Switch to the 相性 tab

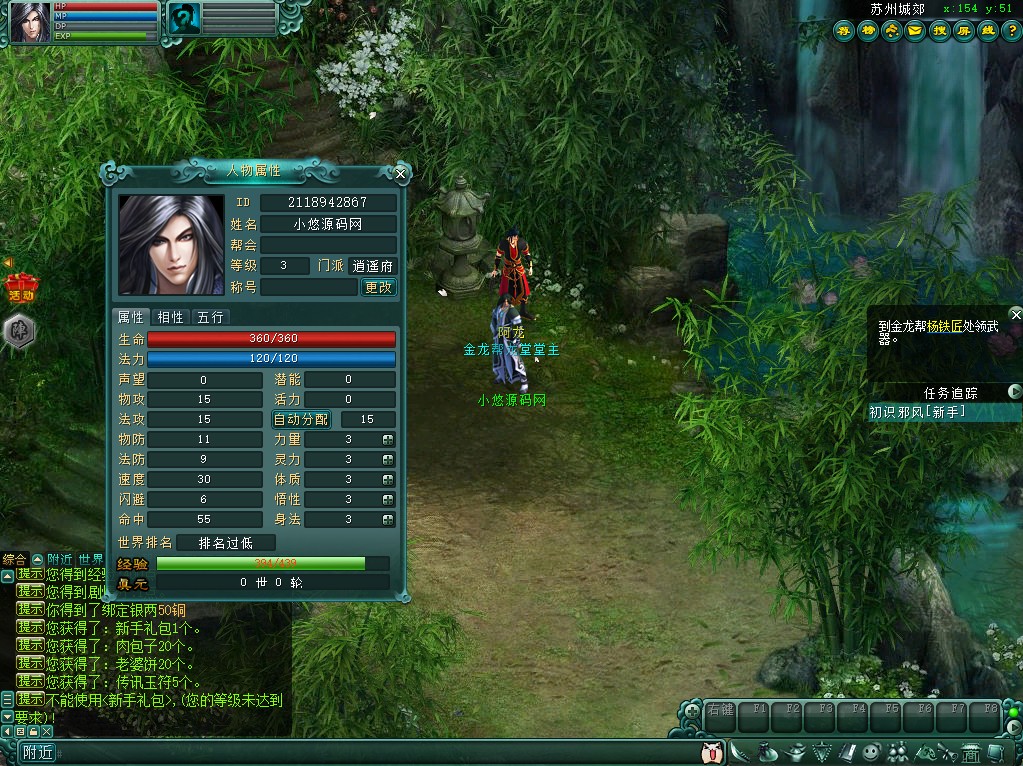171,317
